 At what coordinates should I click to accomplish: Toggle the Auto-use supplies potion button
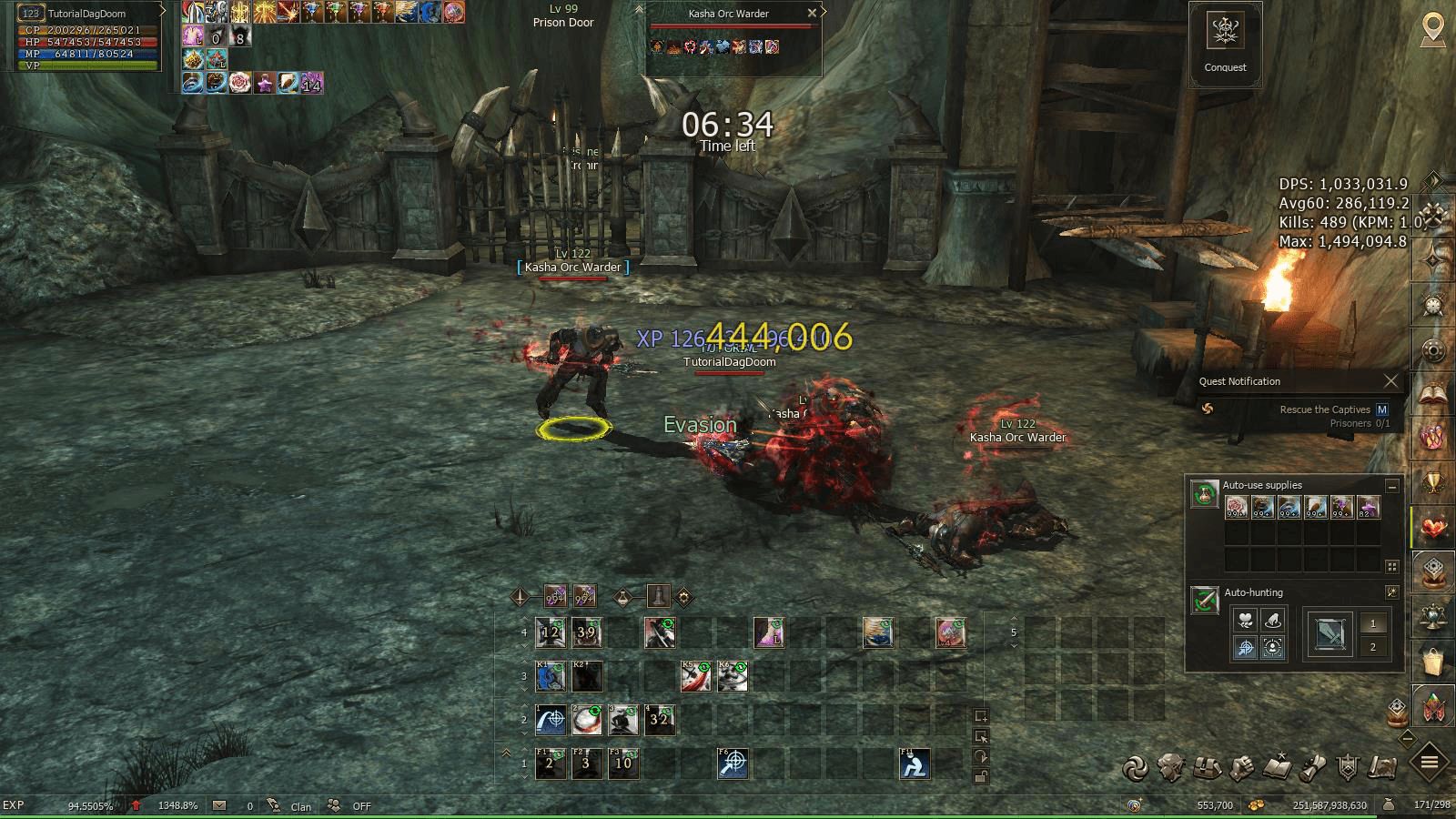pos(1205,495)
